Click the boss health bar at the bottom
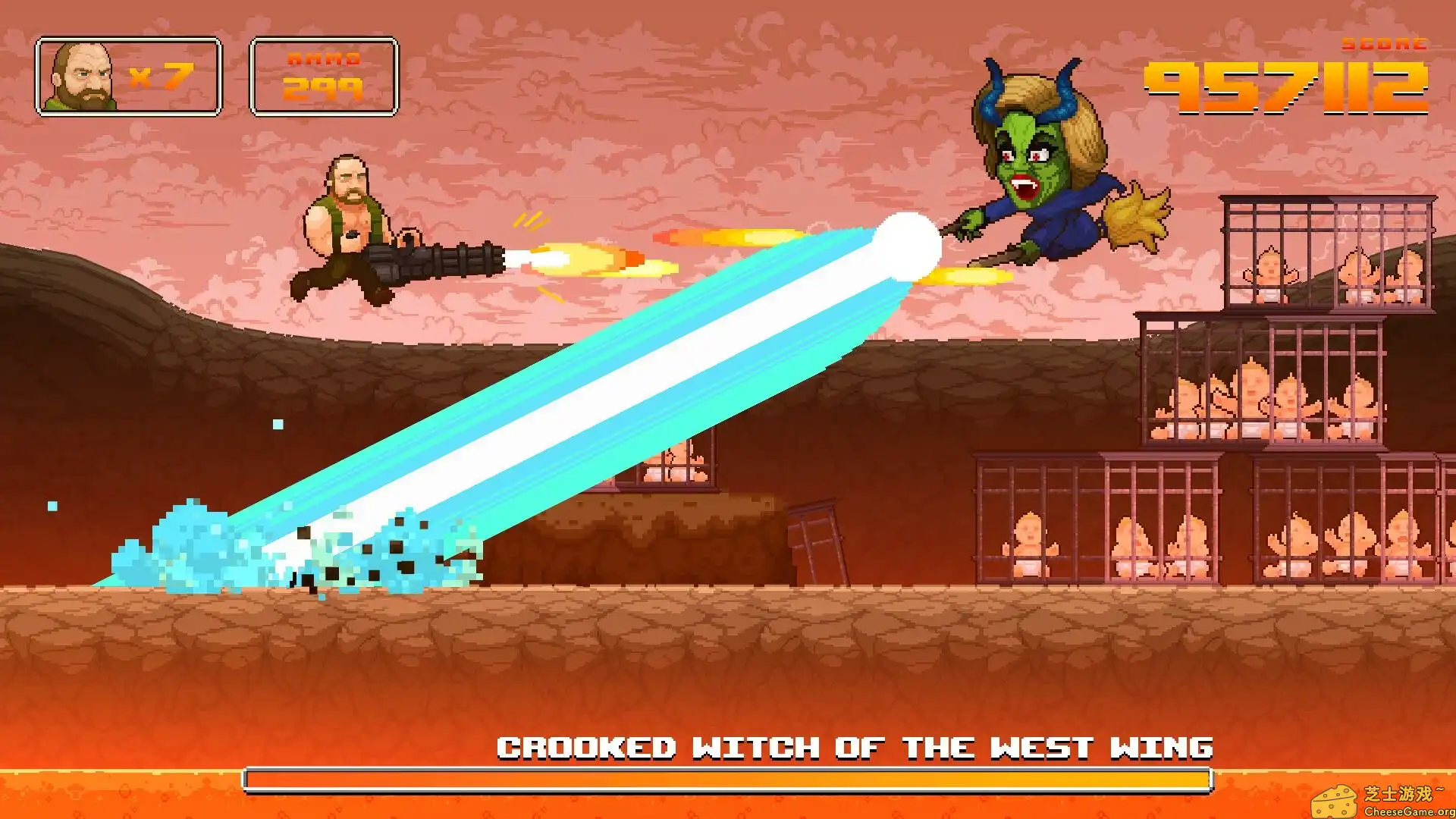This screenshot has height=819, width=1456. [x=728, y=778]
